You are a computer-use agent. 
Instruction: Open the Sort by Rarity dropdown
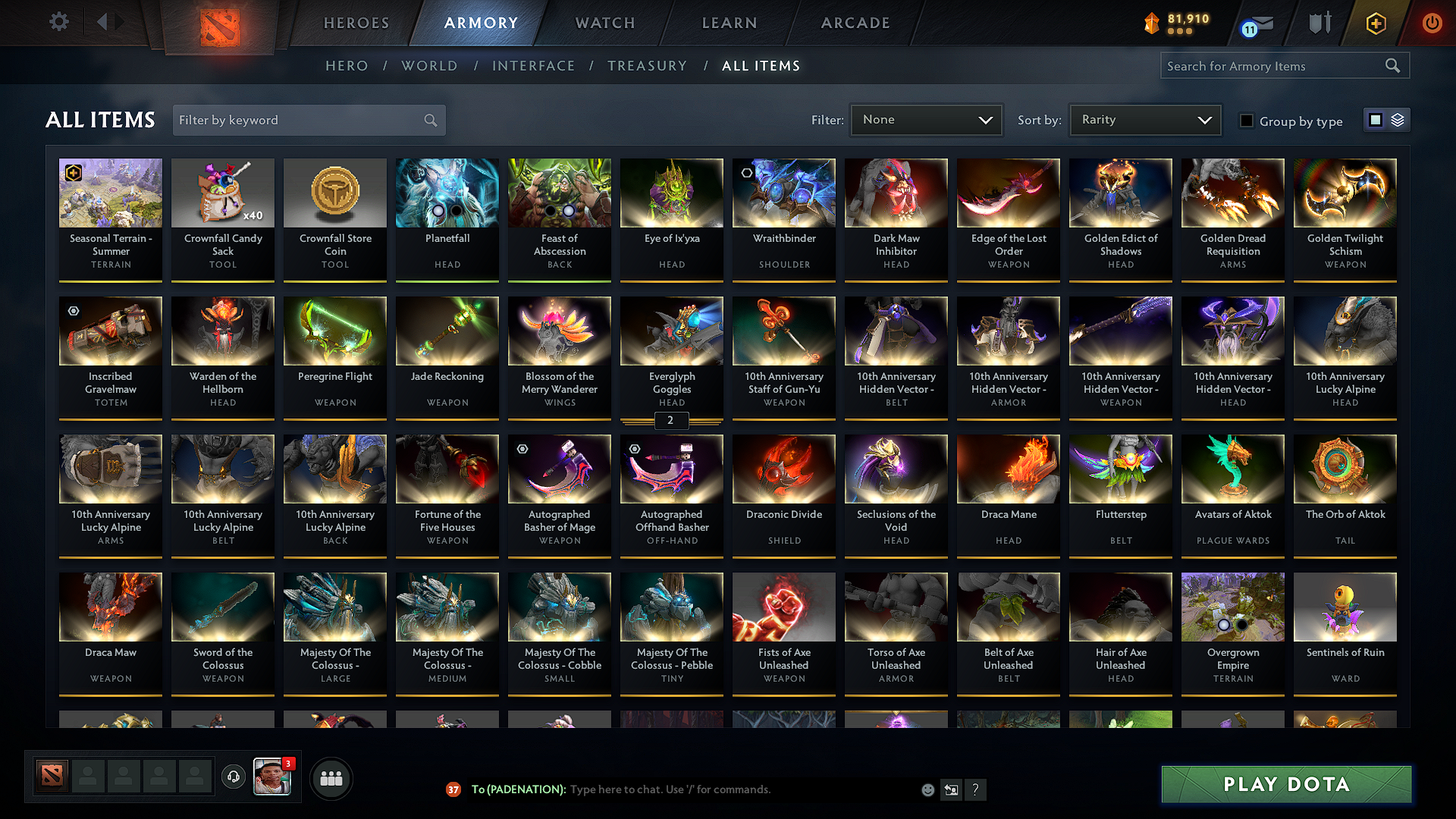[1144, 119]
